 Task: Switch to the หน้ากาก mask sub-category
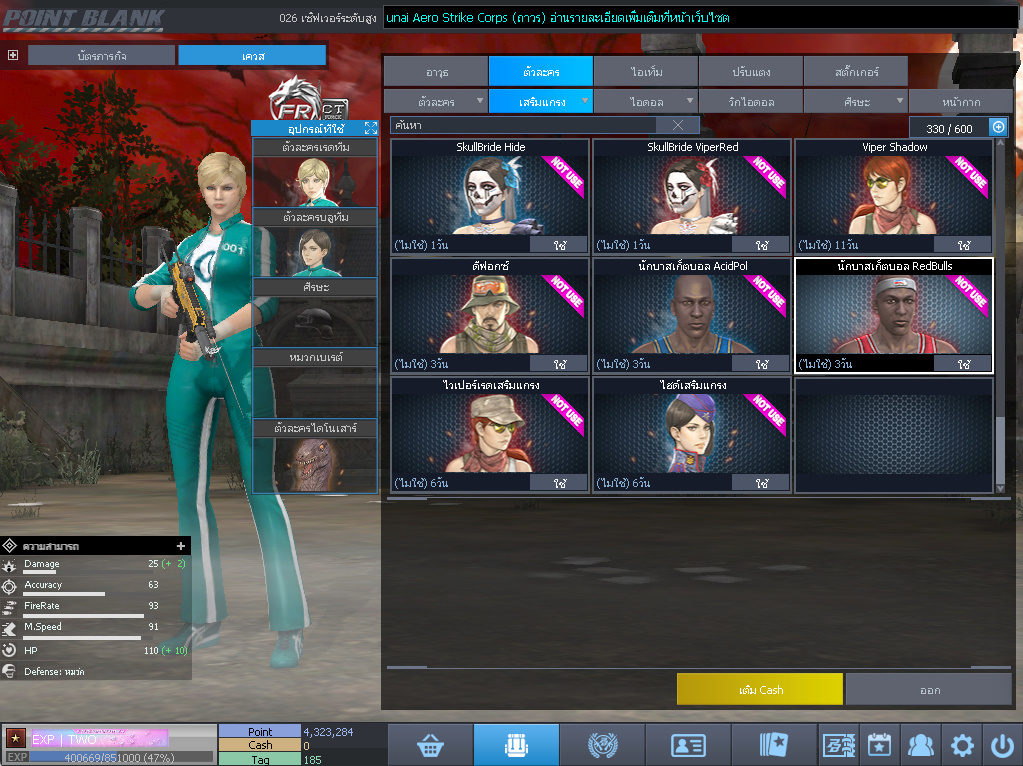tap(959, 101)
